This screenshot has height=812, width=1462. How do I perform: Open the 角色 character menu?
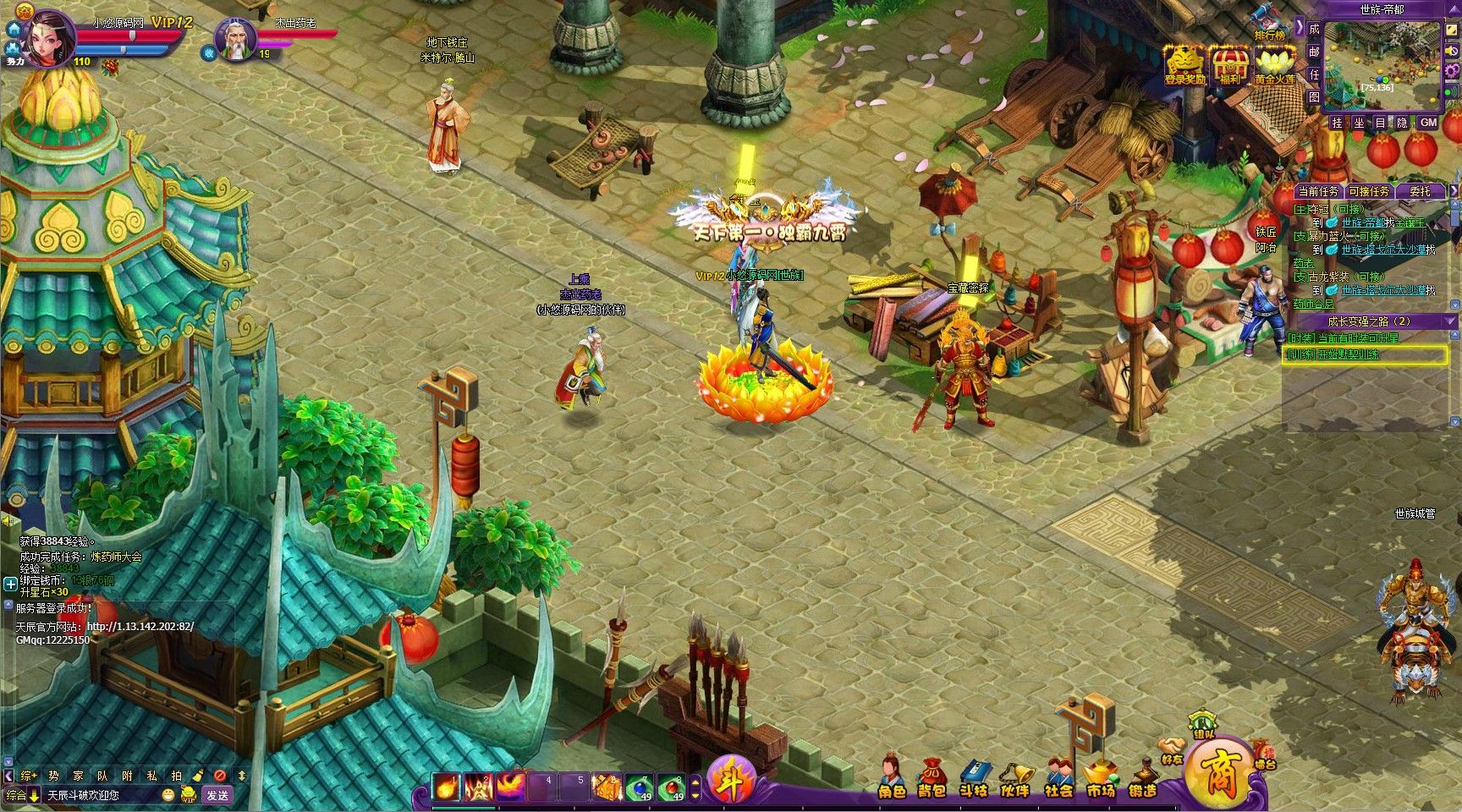(891, 778)
